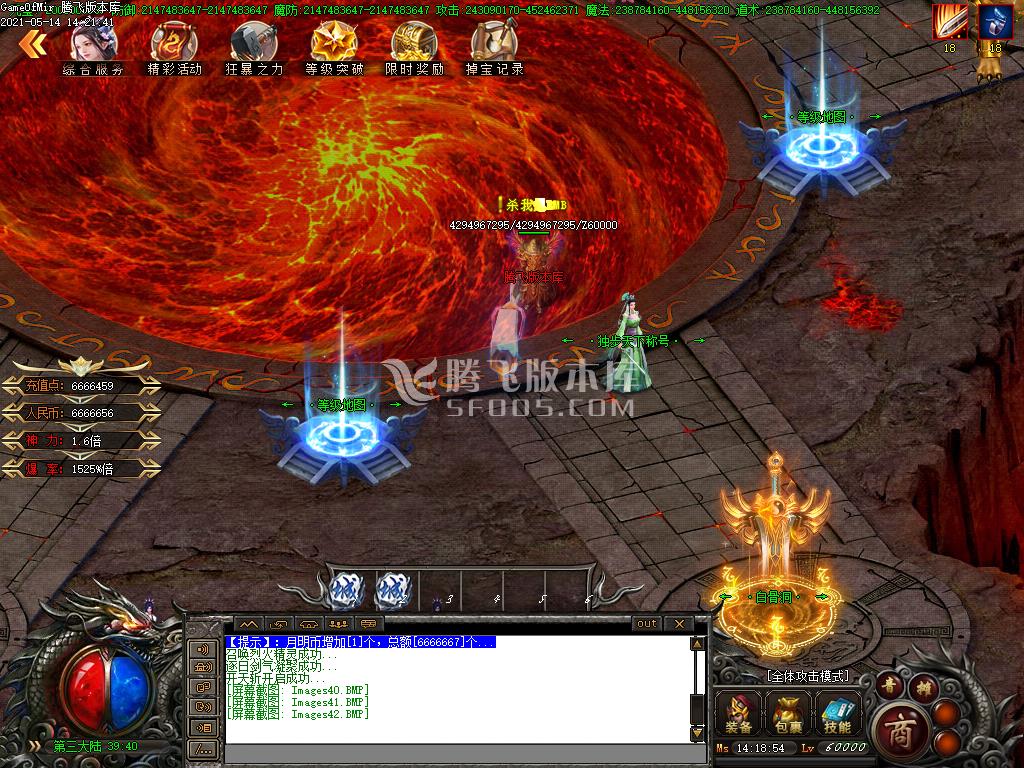
Task: Click the chat window's out button
Action: click(647, 624)
